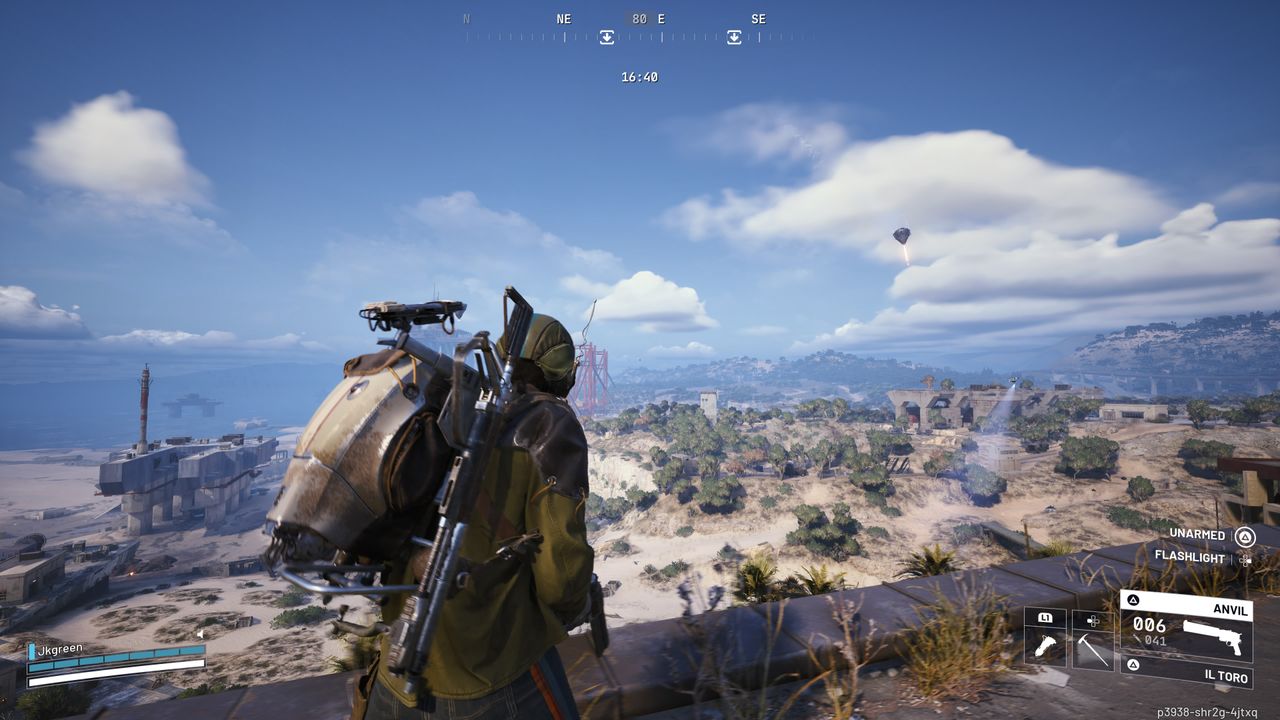This screenshot has height=720, width=1280.
Task: Click the triangle icon next to IL TORO
Action: pyautogui.click(x=1133, y=665)
